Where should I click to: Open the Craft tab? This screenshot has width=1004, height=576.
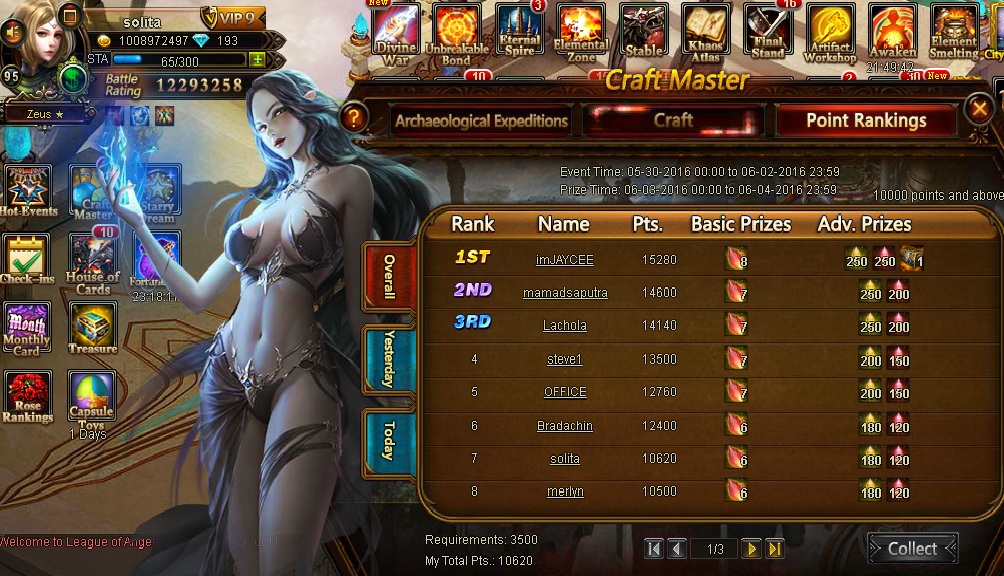(x=673, y=120)
